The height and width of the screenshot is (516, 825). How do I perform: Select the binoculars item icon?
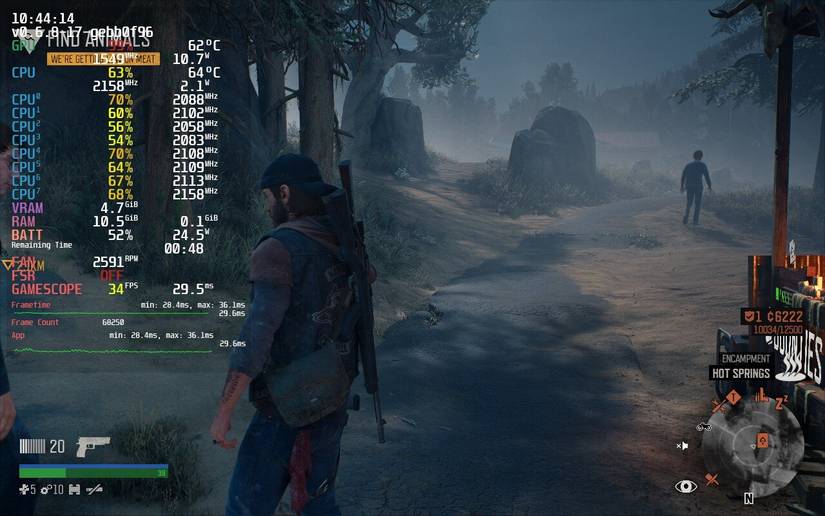click(x=76, y=489)
